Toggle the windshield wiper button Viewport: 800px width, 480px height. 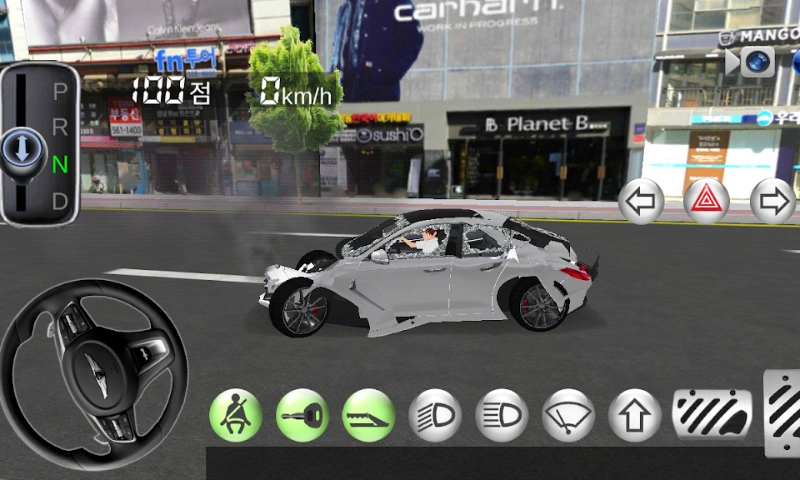click(x=568, y=415)
